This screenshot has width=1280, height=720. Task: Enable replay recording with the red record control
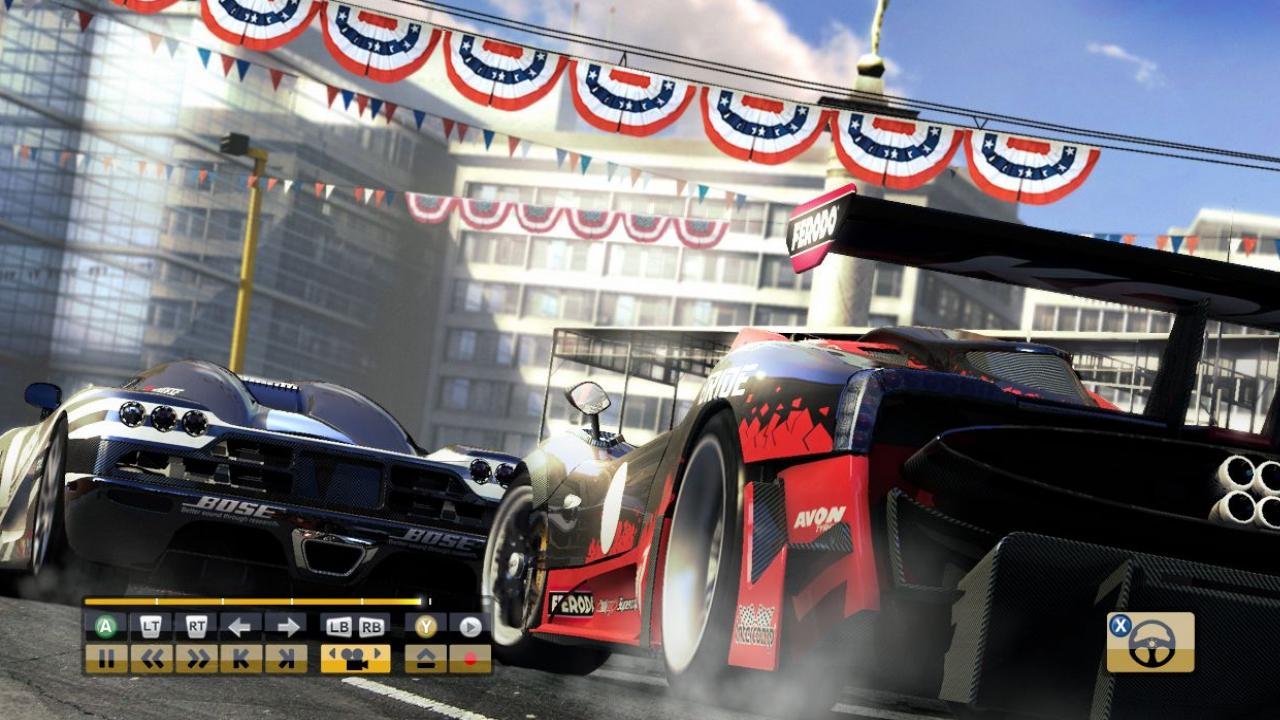(x=471, y=658)
